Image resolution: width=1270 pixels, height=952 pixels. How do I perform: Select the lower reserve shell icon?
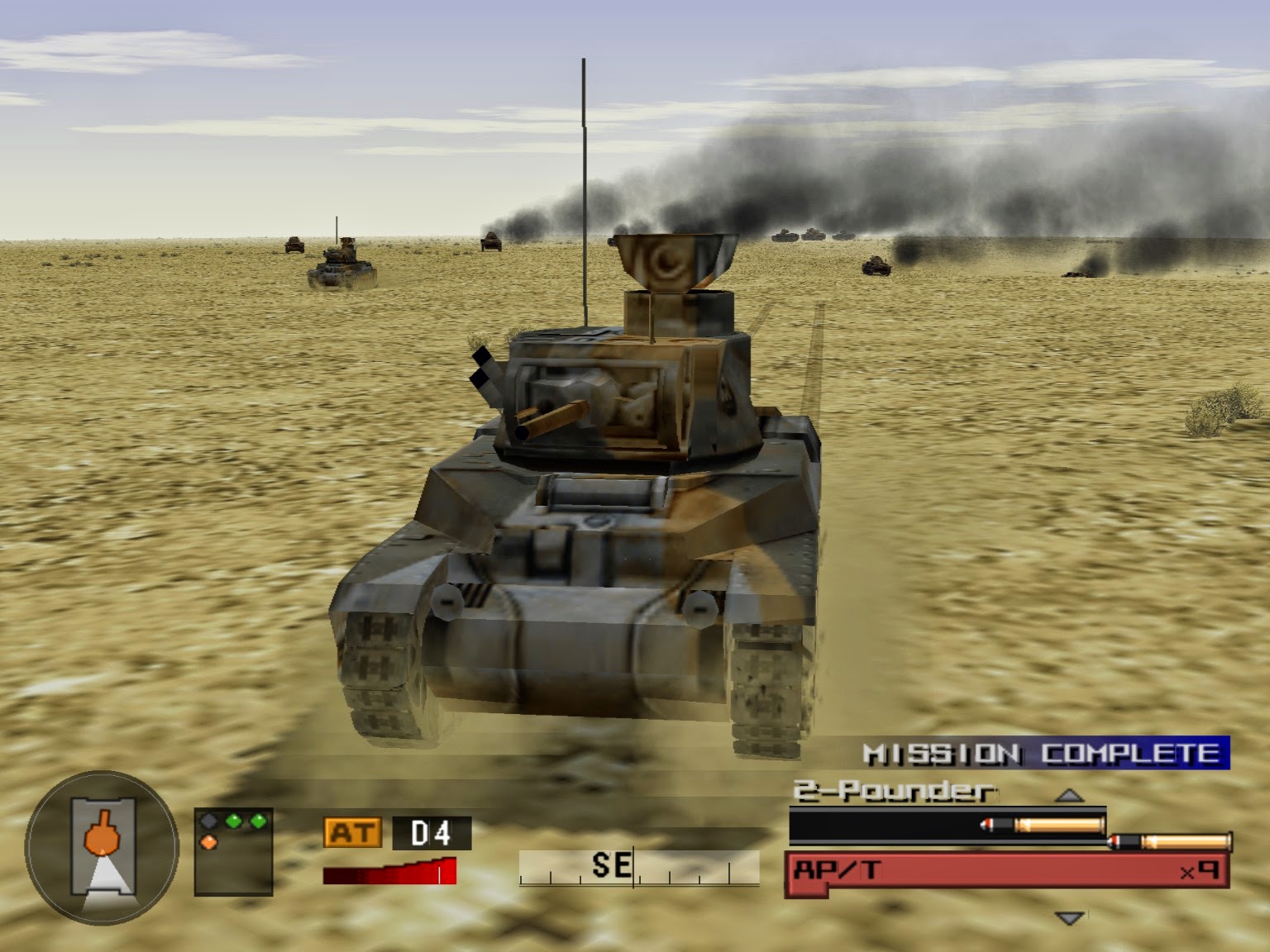coord(1168,841)
